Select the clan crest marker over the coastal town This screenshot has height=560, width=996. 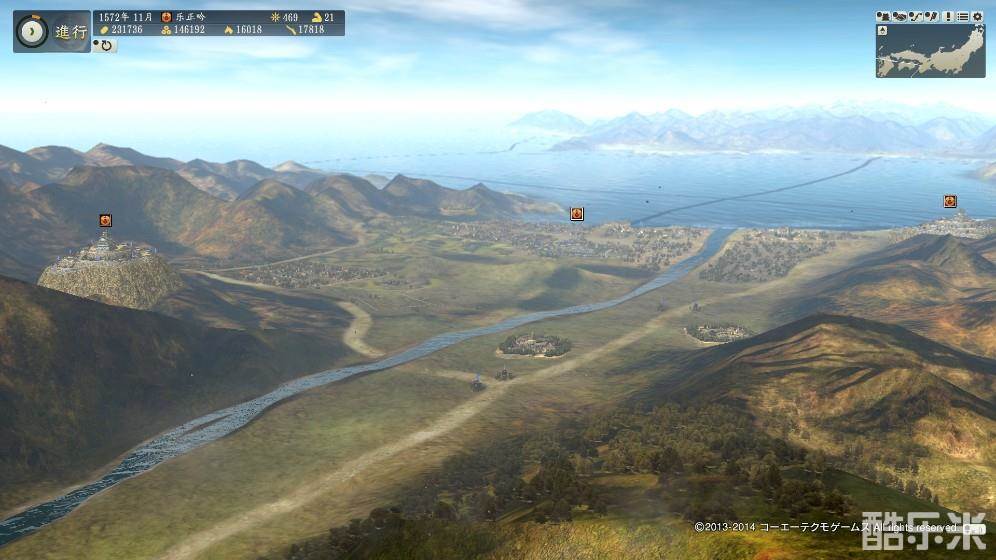click(x=577, y=213)
